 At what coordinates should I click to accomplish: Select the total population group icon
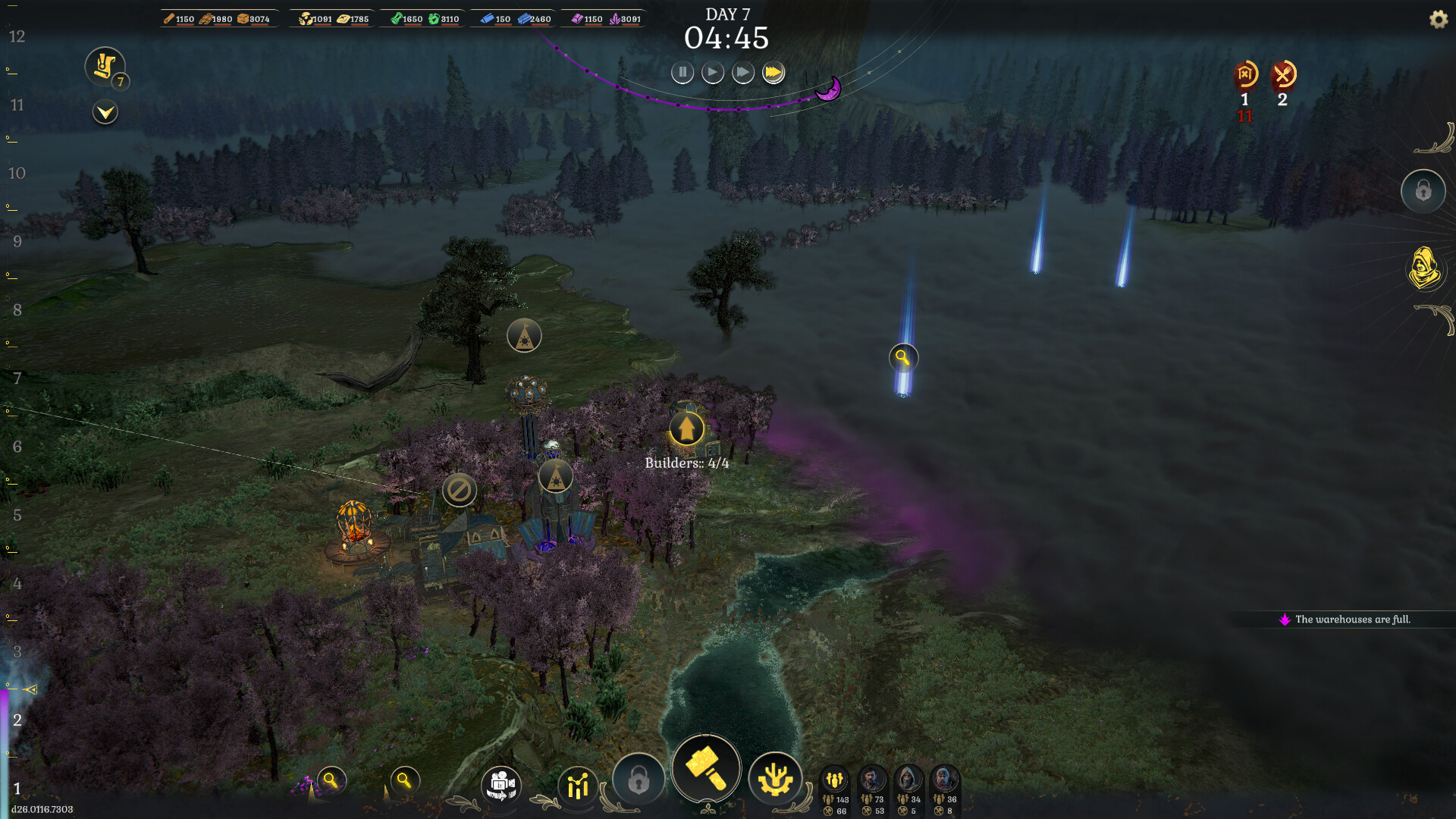click(835, 780)
